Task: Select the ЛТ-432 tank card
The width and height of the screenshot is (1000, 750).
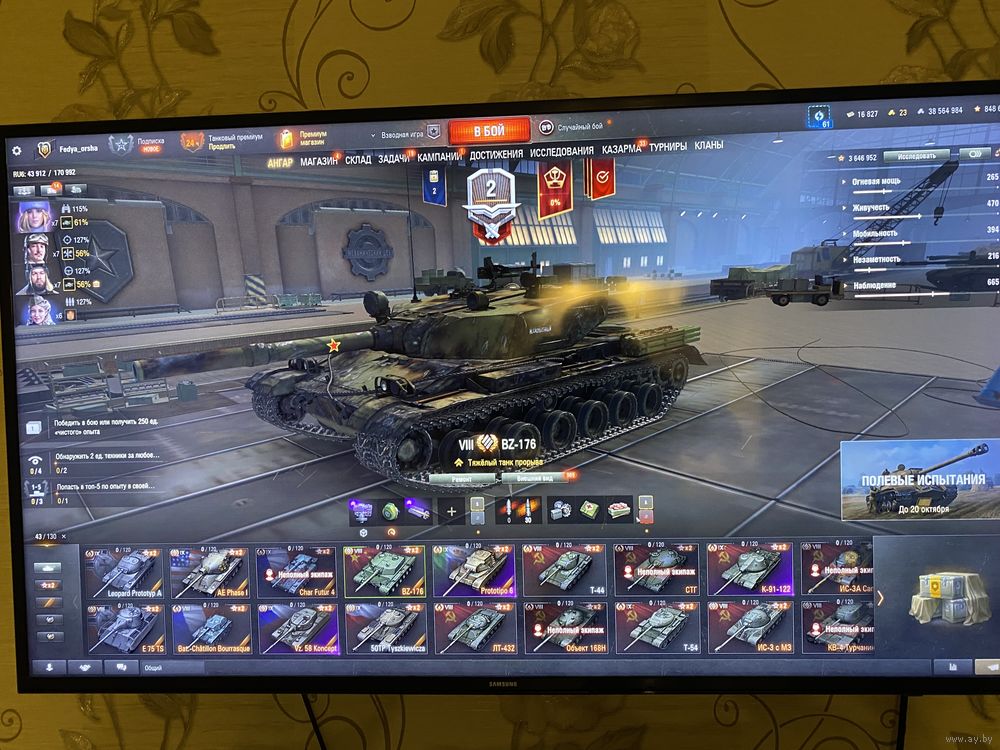Action: [x=476, y=627]
